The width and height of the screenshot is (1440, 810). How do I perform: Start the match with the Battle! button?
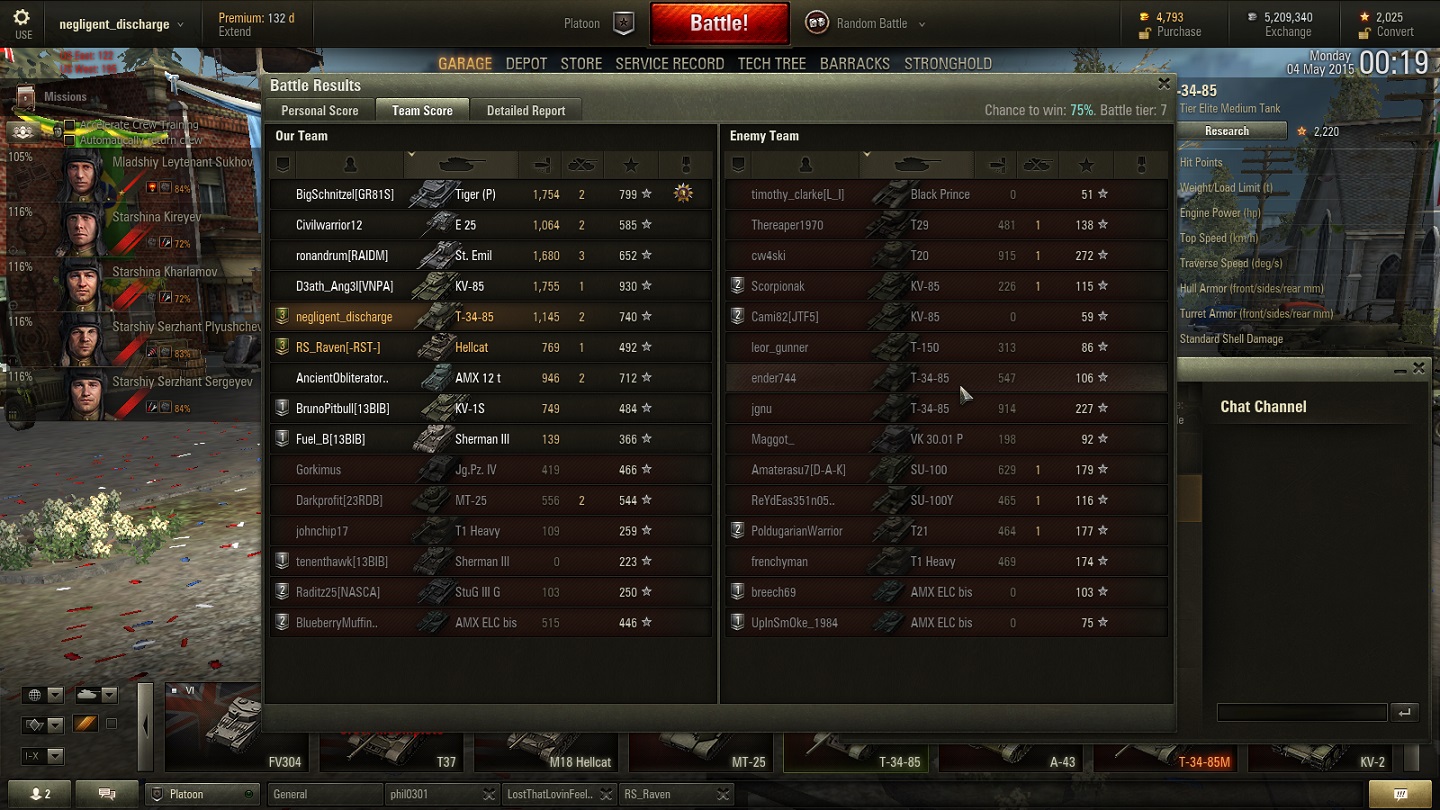click(719, 23)
